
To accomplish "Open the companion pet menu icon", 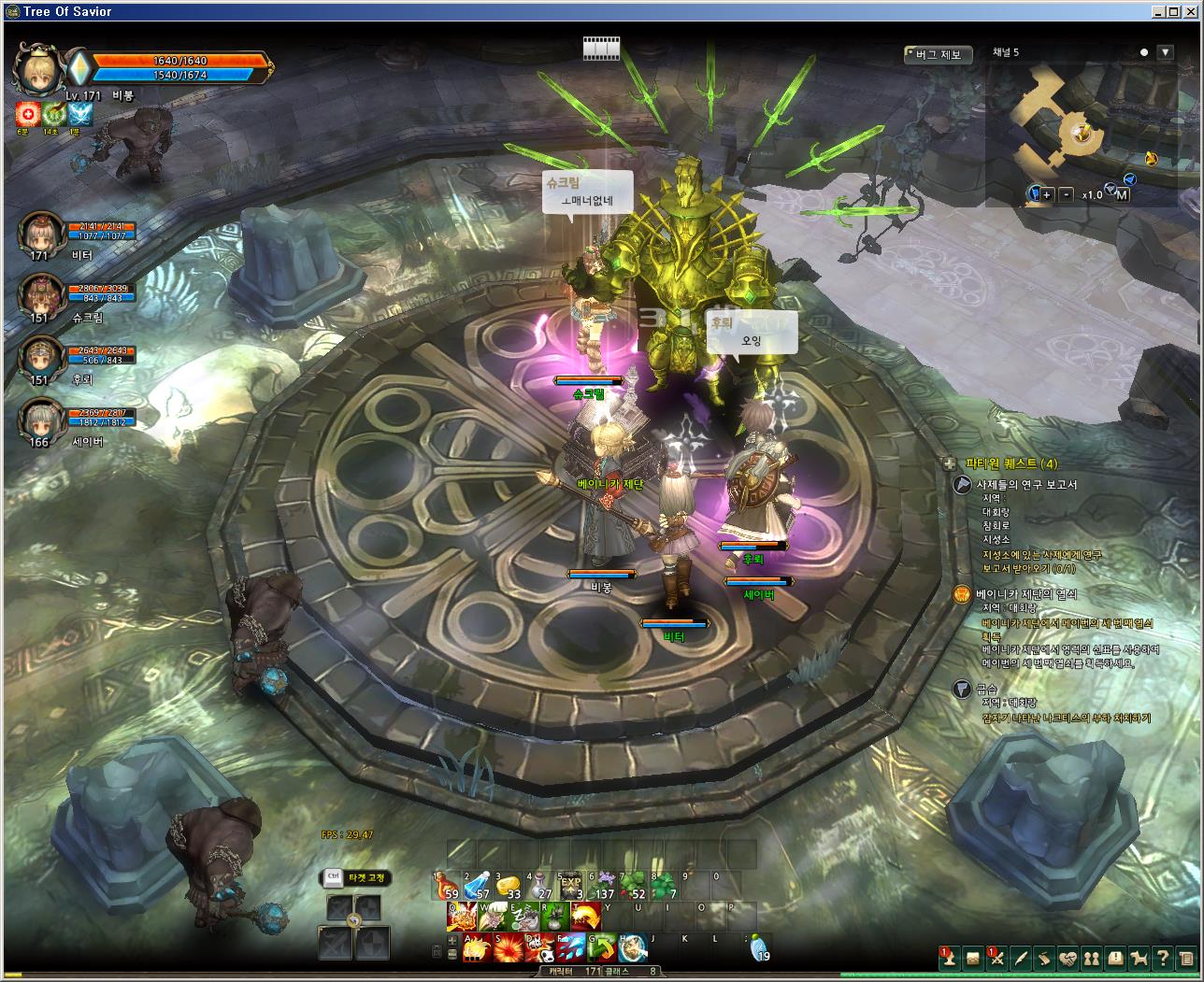I will coord(1139,959).
